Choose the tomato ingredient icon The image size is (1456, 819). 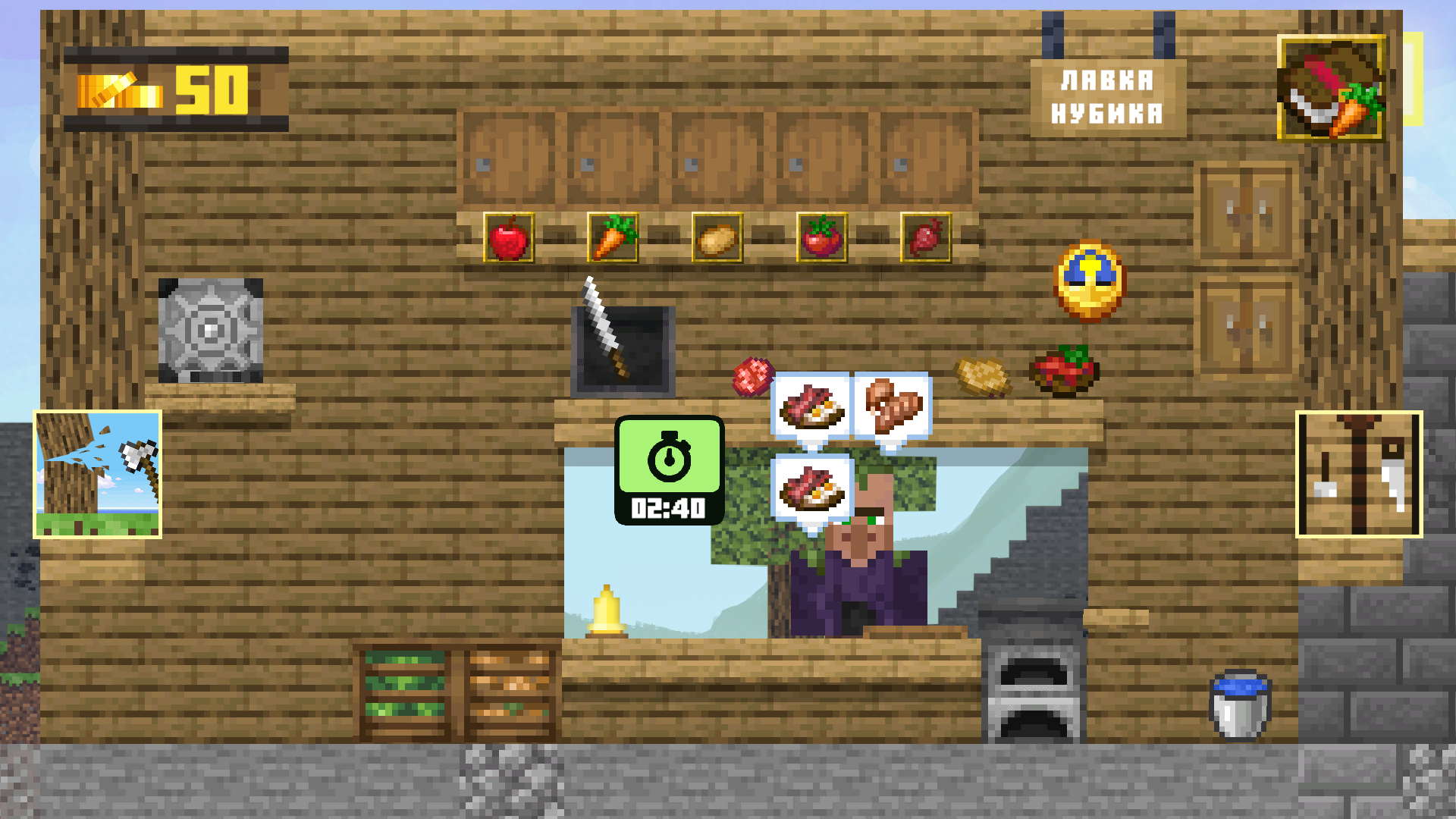click(x=821, y=237)
